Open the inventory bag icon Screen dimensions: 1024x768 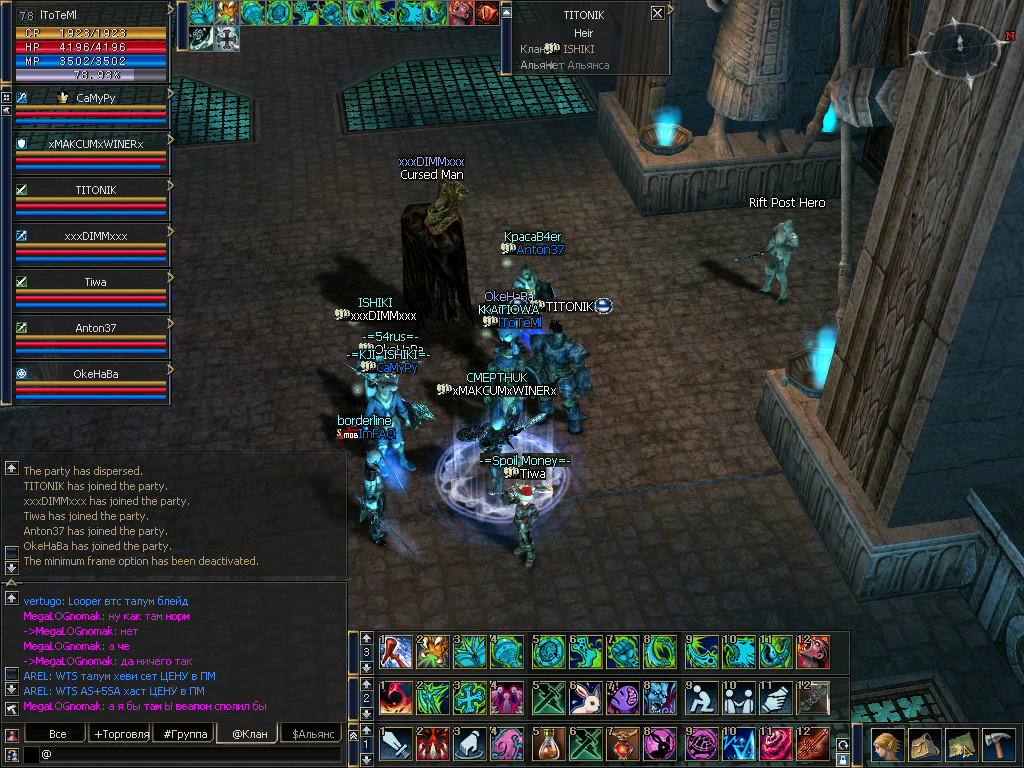point(924,746)
